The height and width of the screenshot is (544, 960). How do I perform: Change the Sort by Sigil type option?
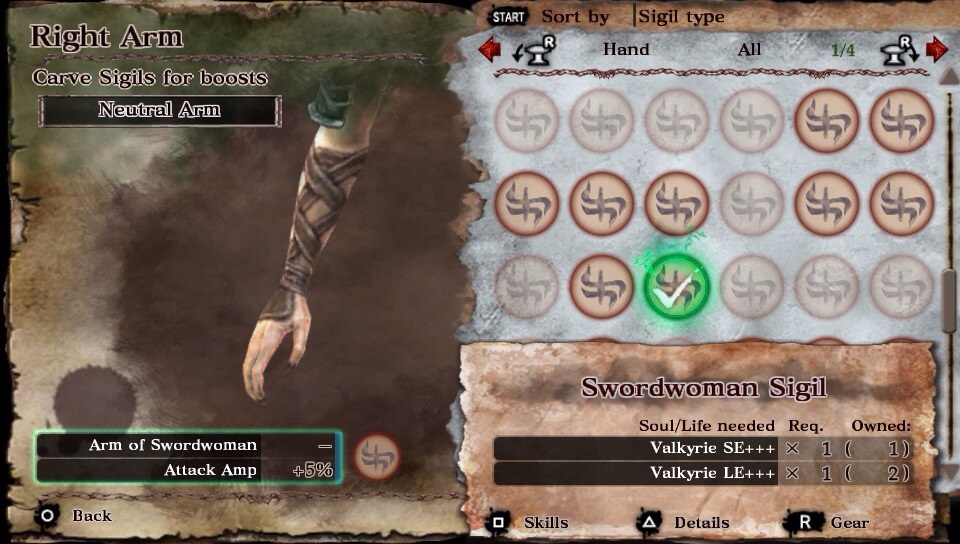680,17
